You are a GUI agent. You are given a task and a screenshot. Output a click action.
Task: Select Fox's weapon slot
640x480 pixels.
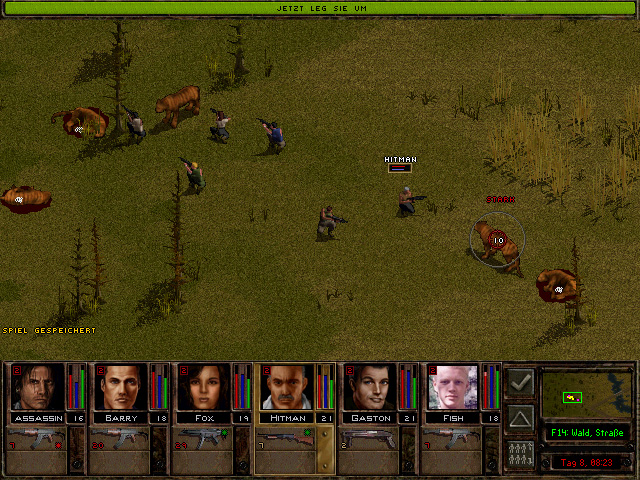tap(204, 438)
